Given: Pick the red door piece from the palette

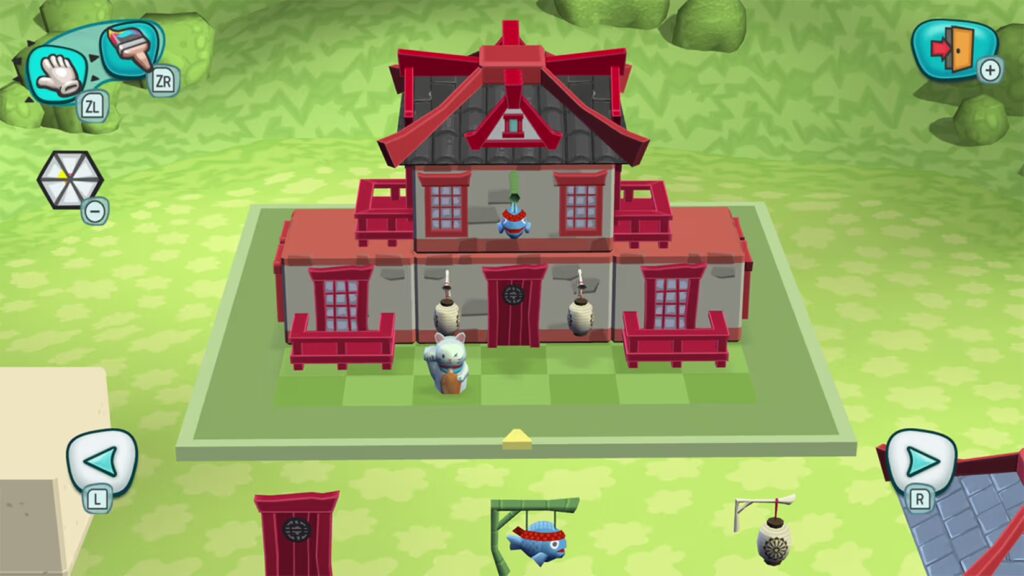Looking at the screenshot, I should pos(296,533).
